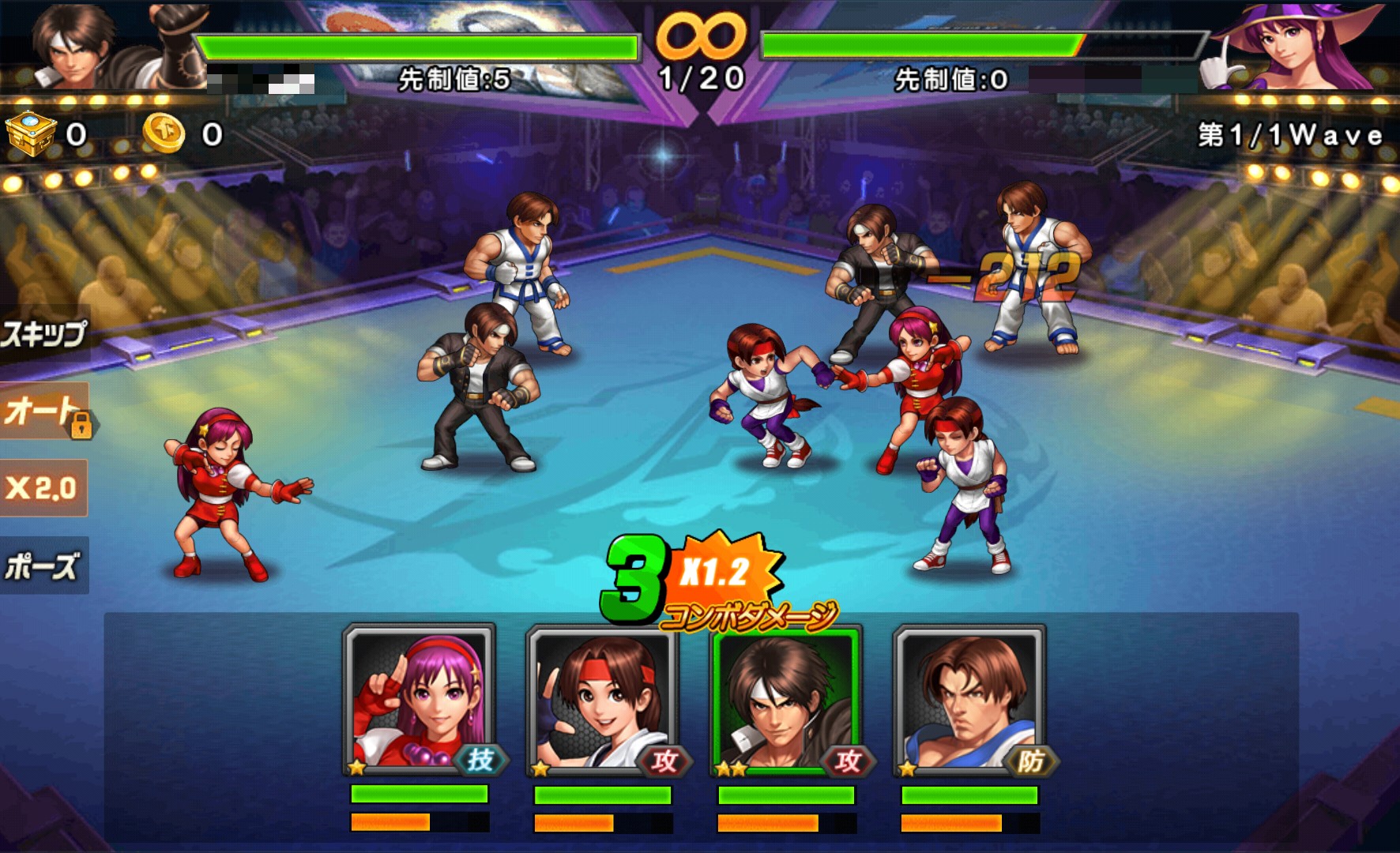Choose Yuri's red-headband attack portrait card
Screen dimensions: 1400x853
click(603, 700)
